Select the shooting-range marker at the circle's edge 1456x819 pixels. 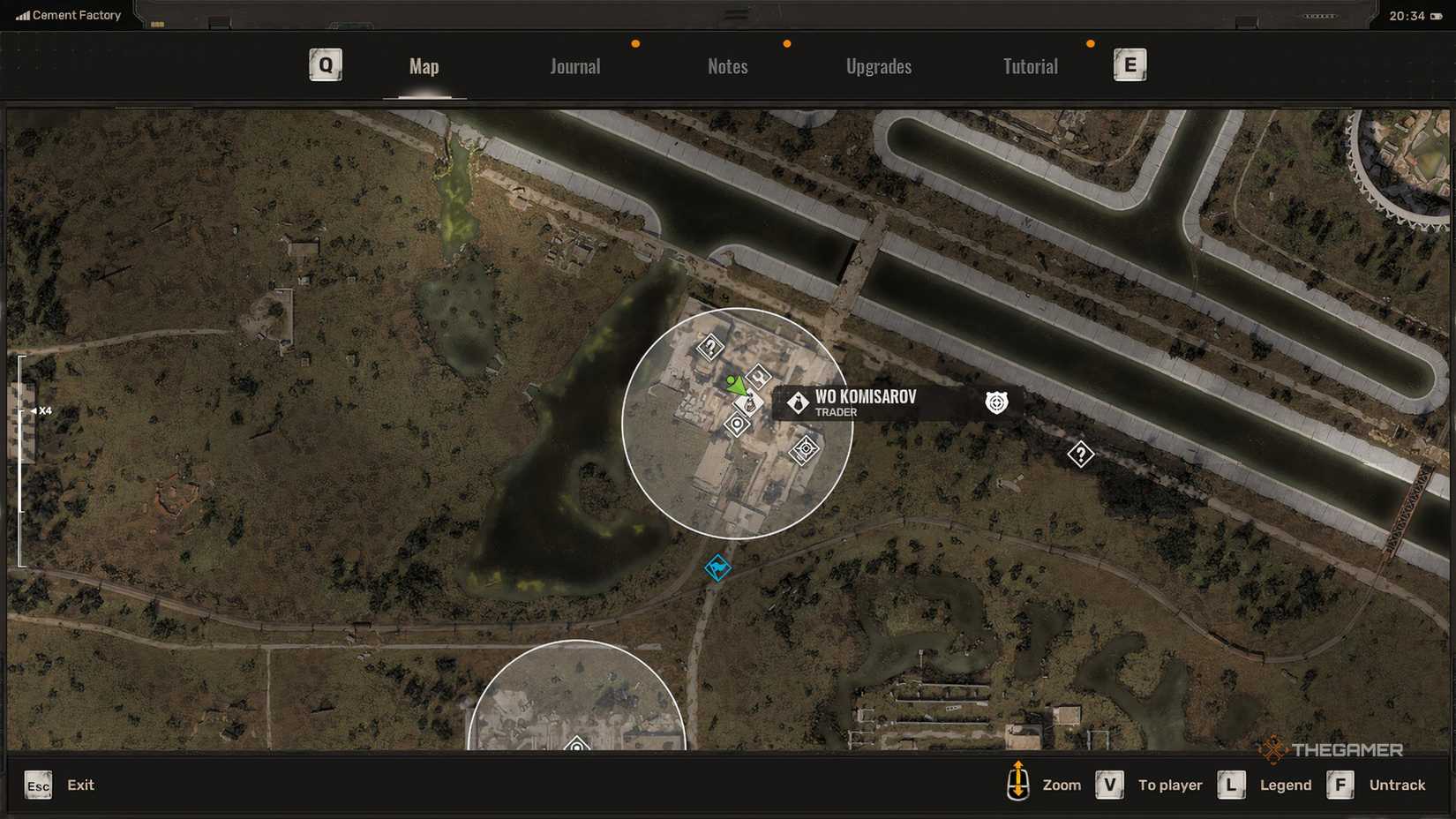coord(805,448)
